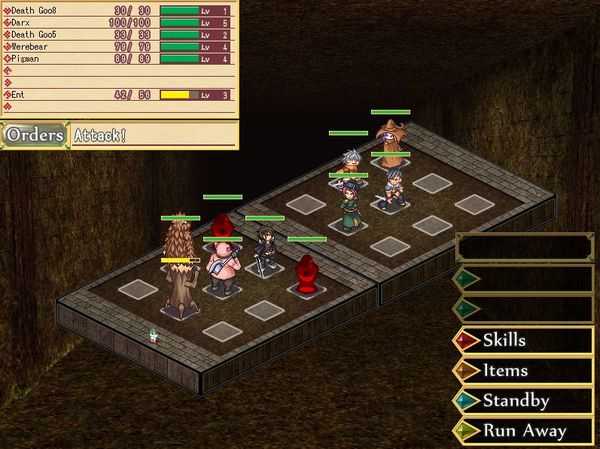This screenshot has height=449, width=600.
Task: Select the Darx row in the unit list
Action: [120, 22]
